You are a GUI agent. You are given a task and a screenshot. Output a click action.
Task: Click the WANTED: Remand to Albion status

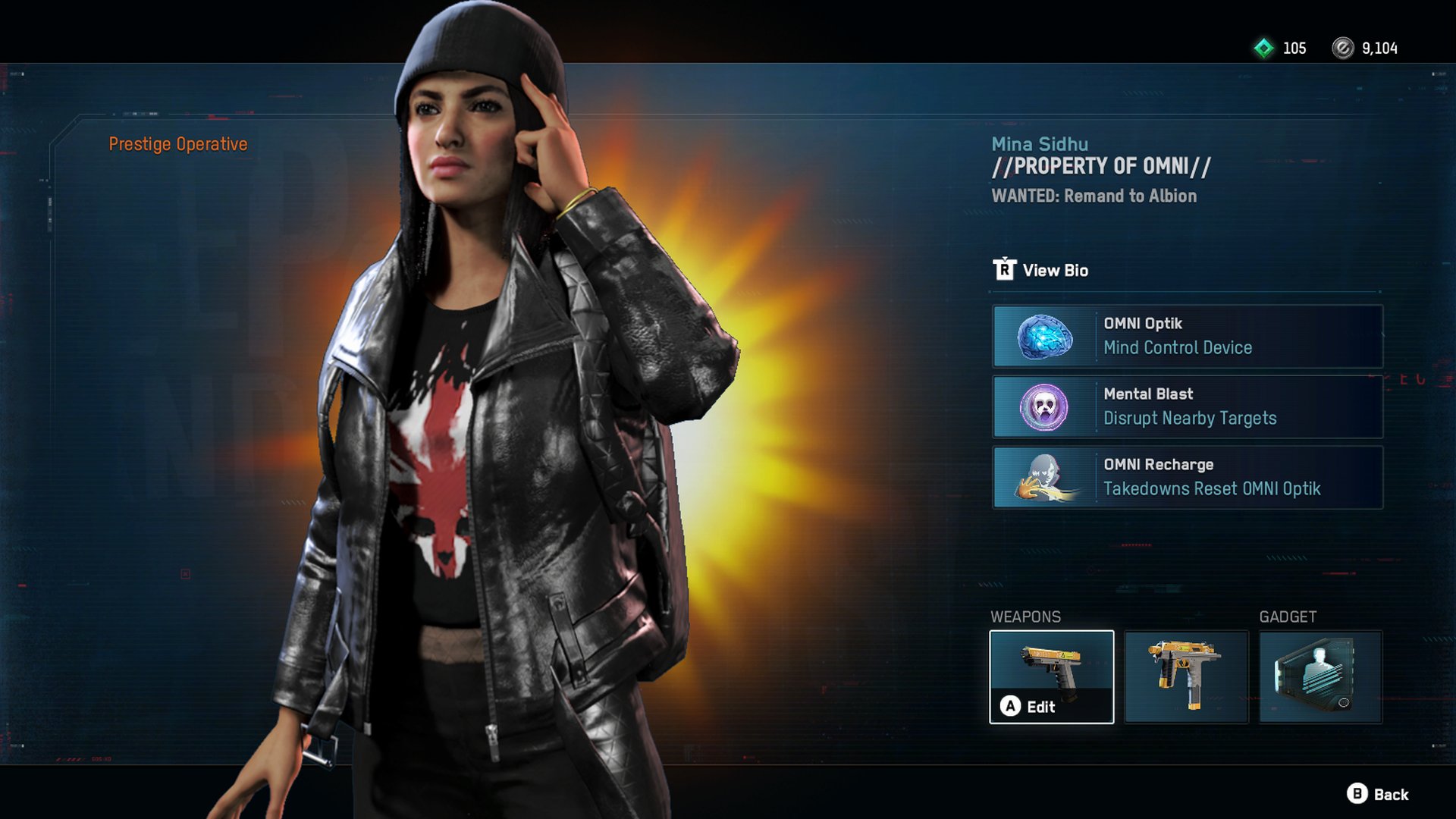click(x=1094, y=196)
